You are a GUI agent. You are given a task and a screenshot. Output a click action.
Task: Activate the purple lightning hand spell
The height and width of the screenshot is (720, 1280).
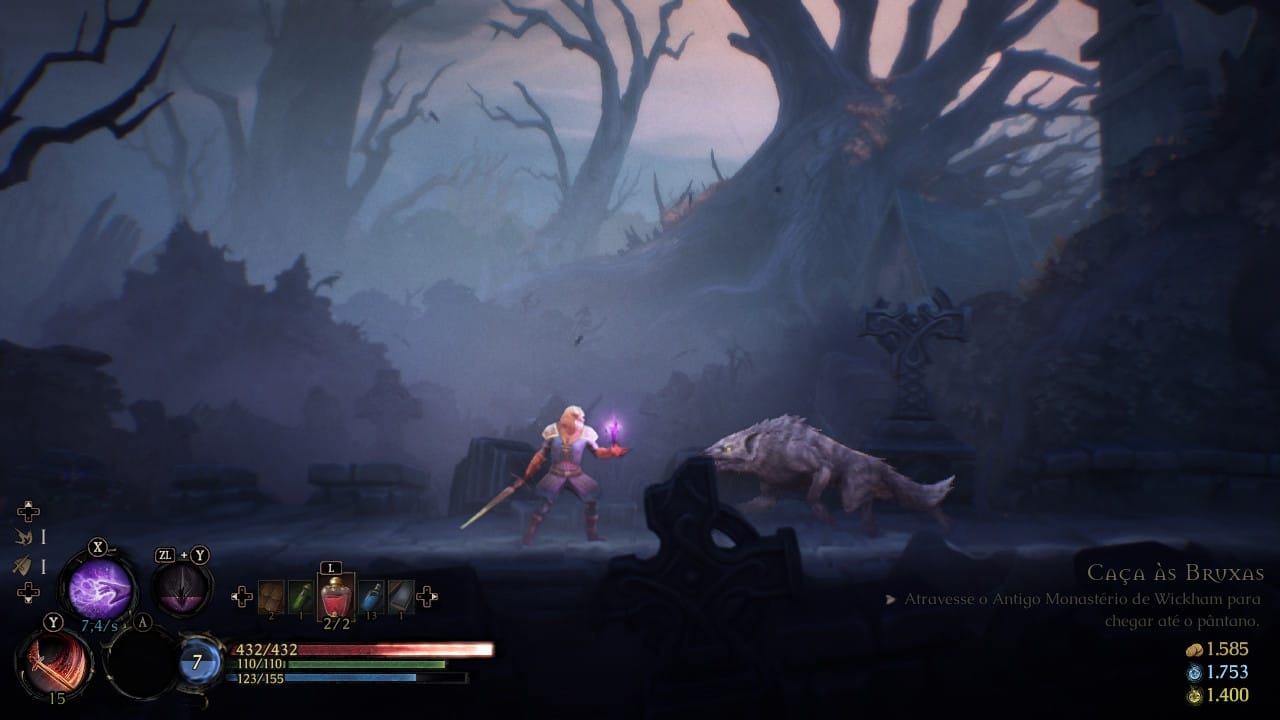tap(98, 588)
